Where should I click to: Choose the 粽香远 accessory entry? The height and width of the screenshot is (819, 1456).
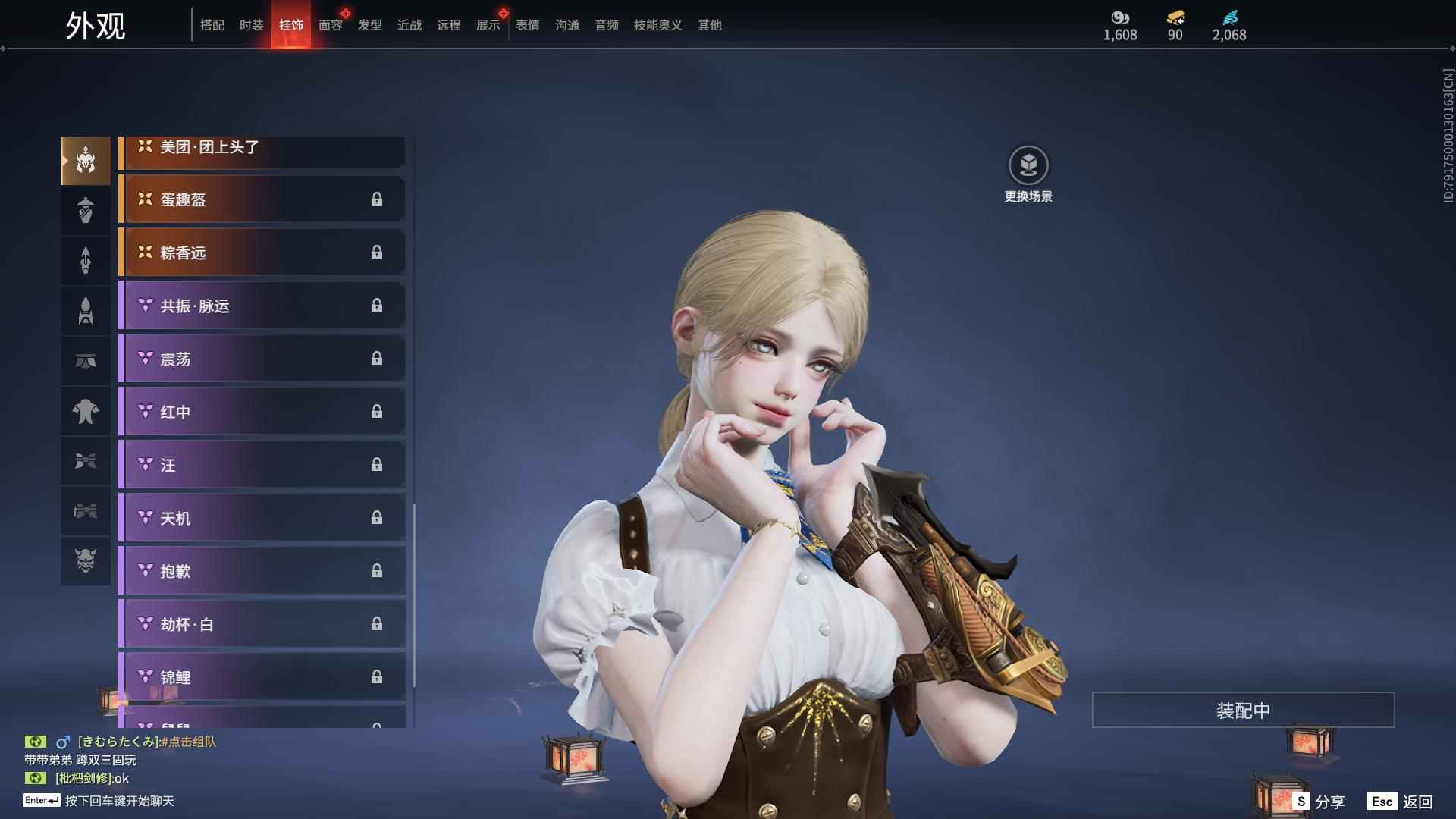262,253
